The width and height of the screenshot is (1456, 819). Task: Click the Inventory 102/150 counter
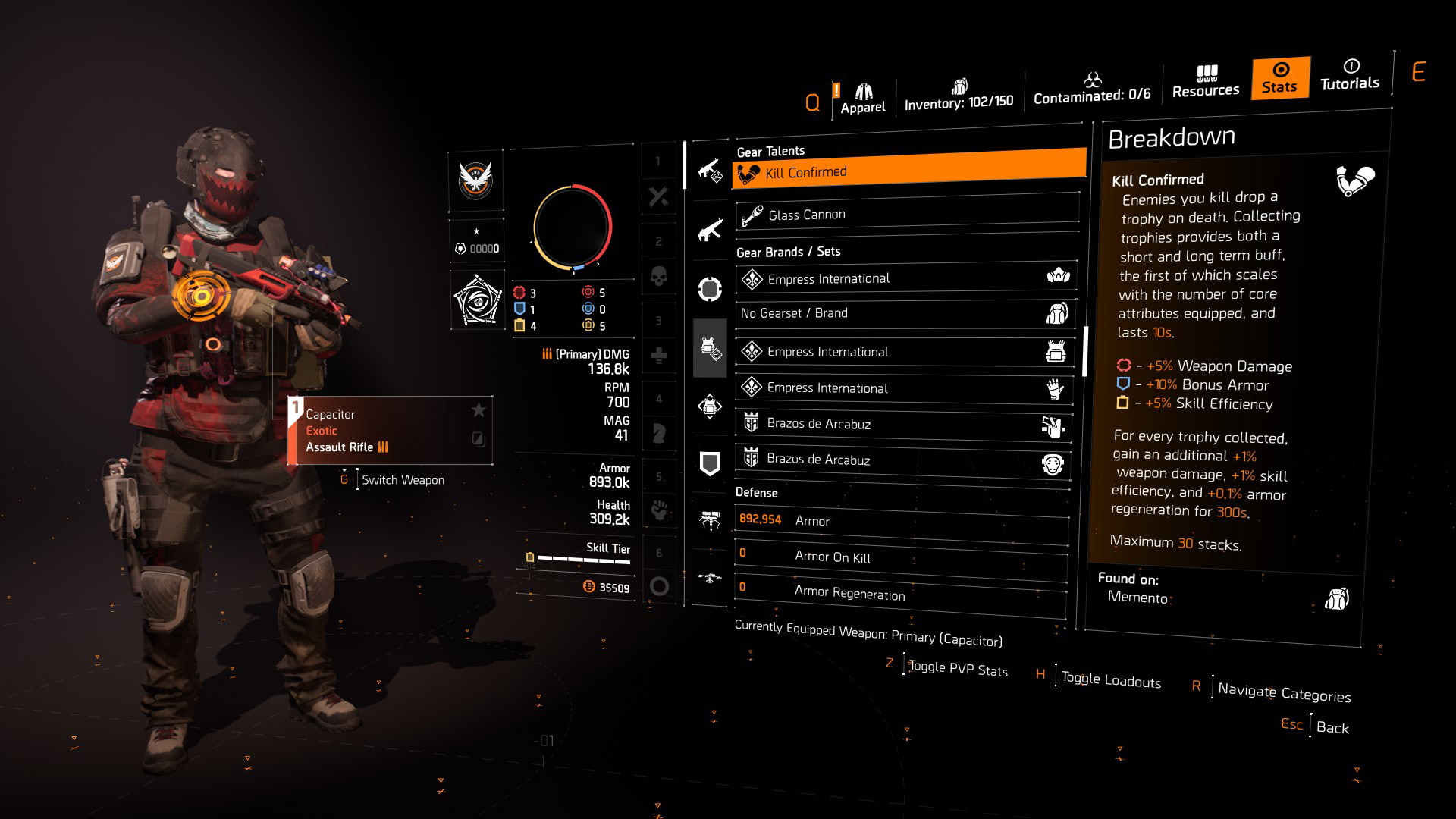958,99
